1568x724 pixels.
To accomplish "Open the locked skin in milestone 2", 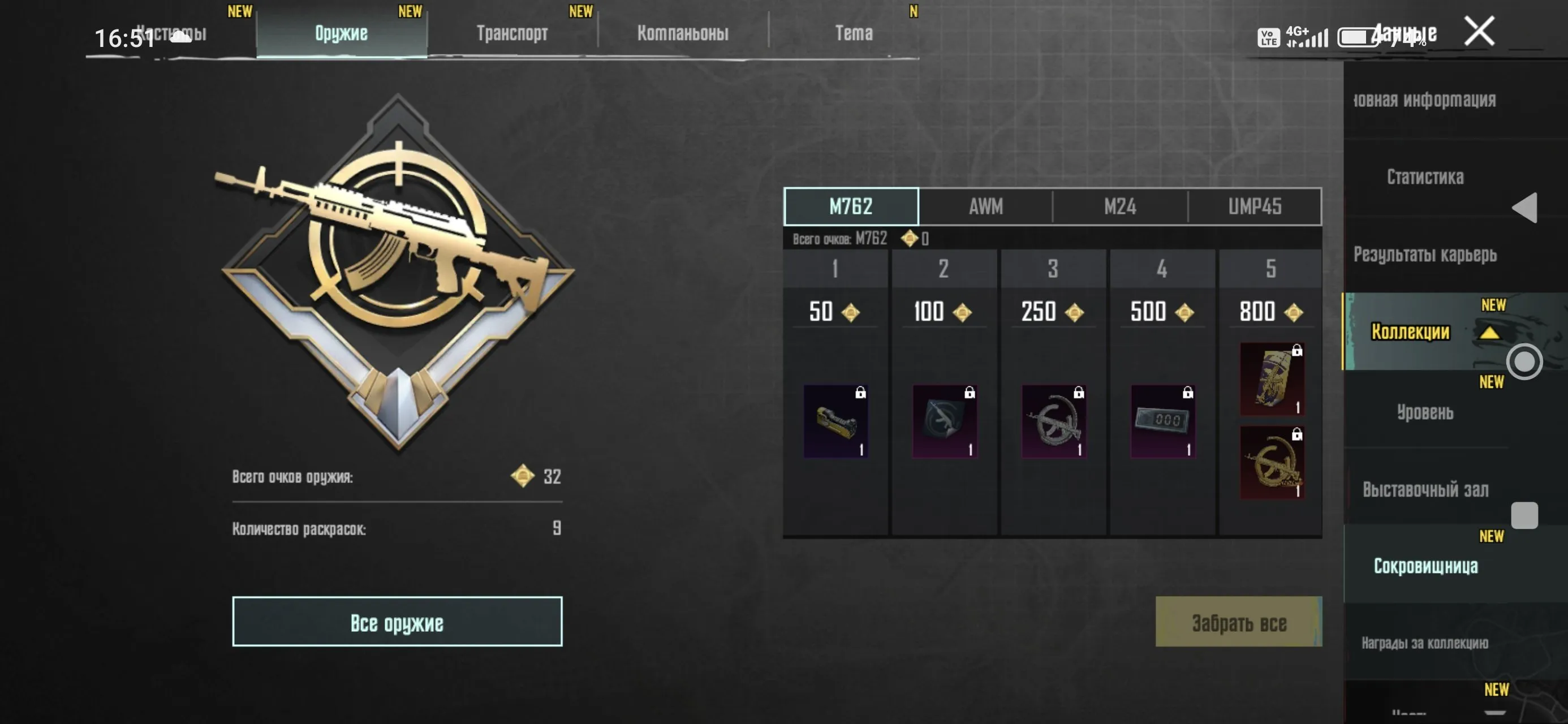I will point(945,420).
